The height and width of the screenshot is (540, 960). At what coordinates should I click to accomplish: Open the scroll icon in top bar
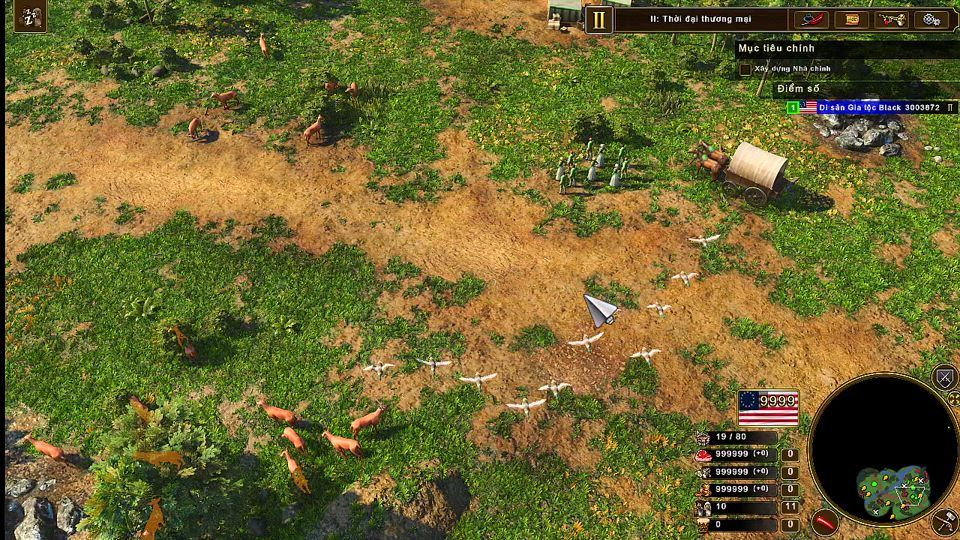851,19
